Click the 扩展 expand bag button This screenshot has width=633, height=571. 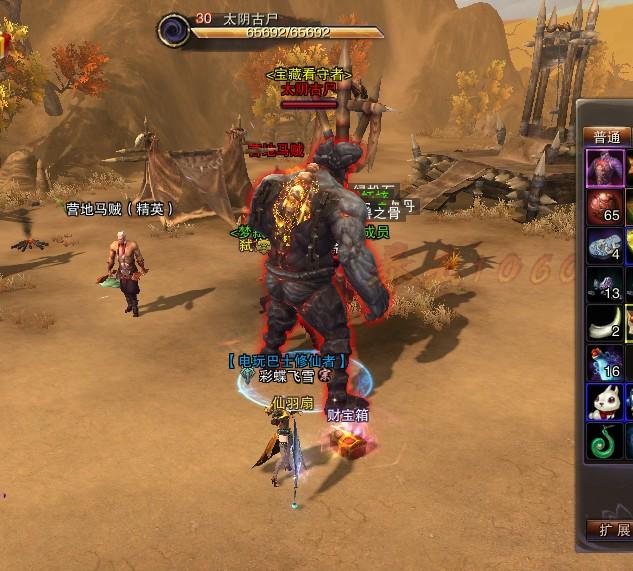pyautogui.click(x=608, y=529)
